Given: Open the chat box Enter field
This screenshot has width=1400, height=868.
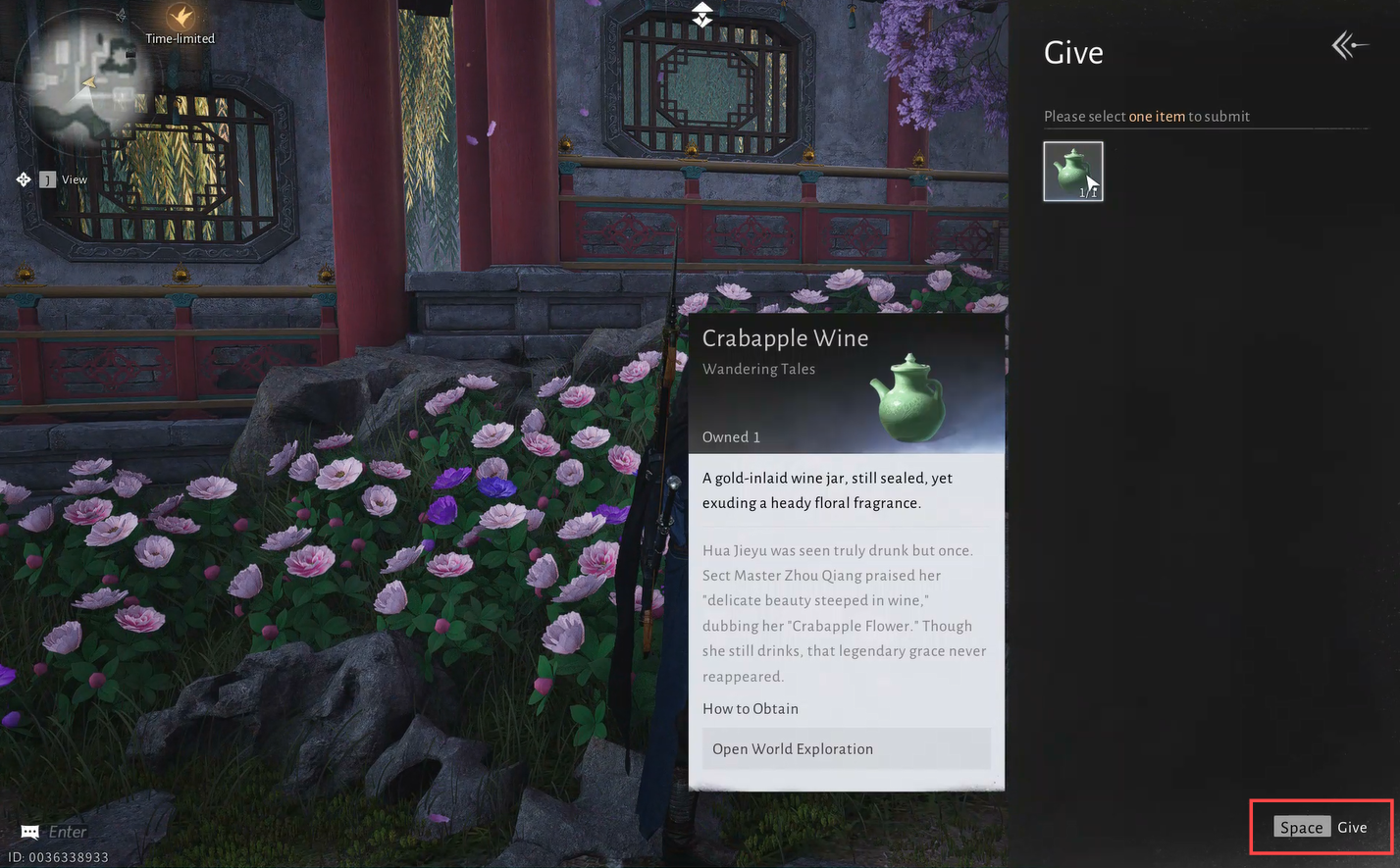Looking at the screenshot, I should pyautogui.click(x=67, y=832).
